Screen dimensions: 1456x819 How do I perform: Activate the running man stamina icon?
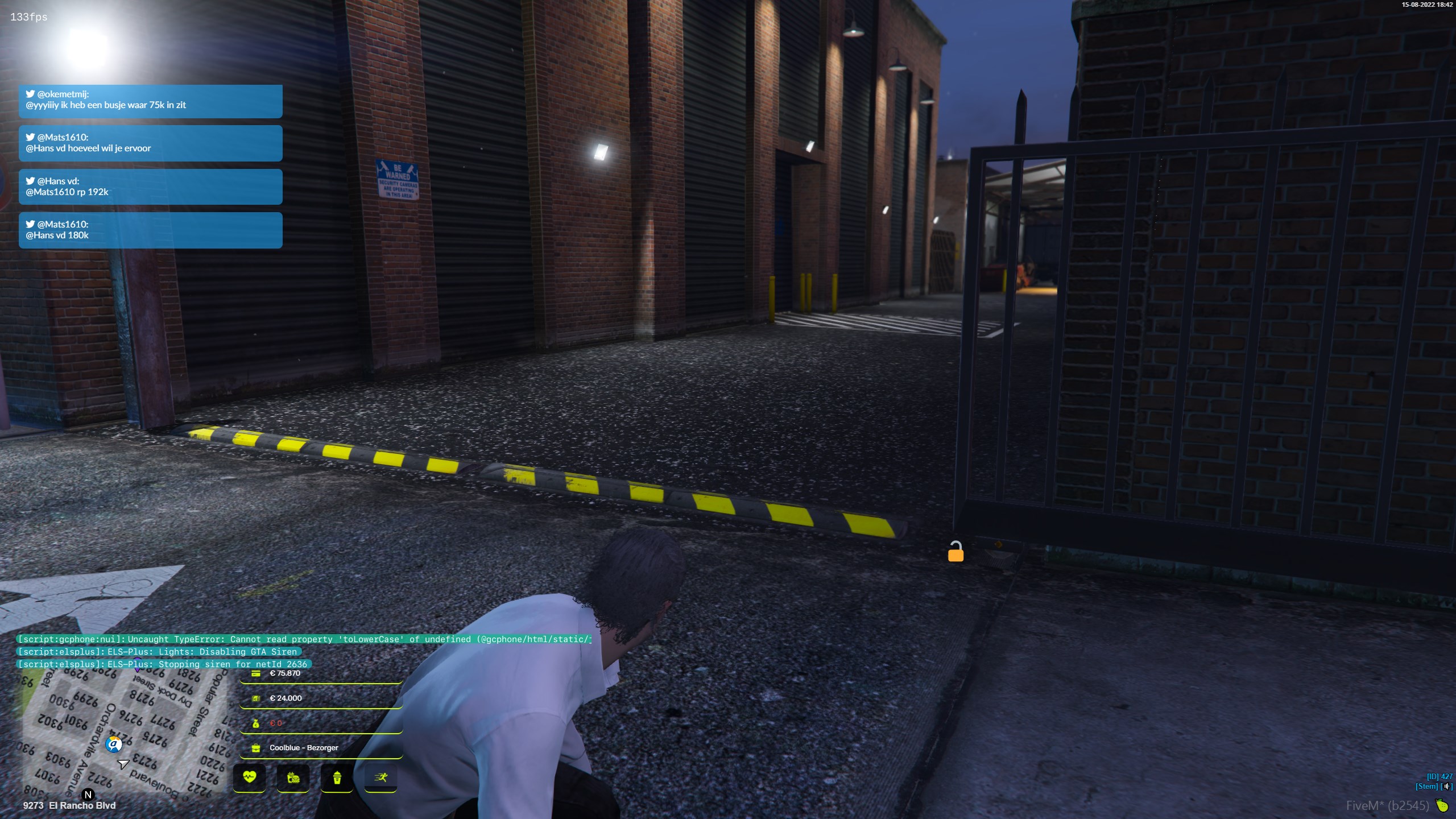pyautogui.click(x=380, y=777)
